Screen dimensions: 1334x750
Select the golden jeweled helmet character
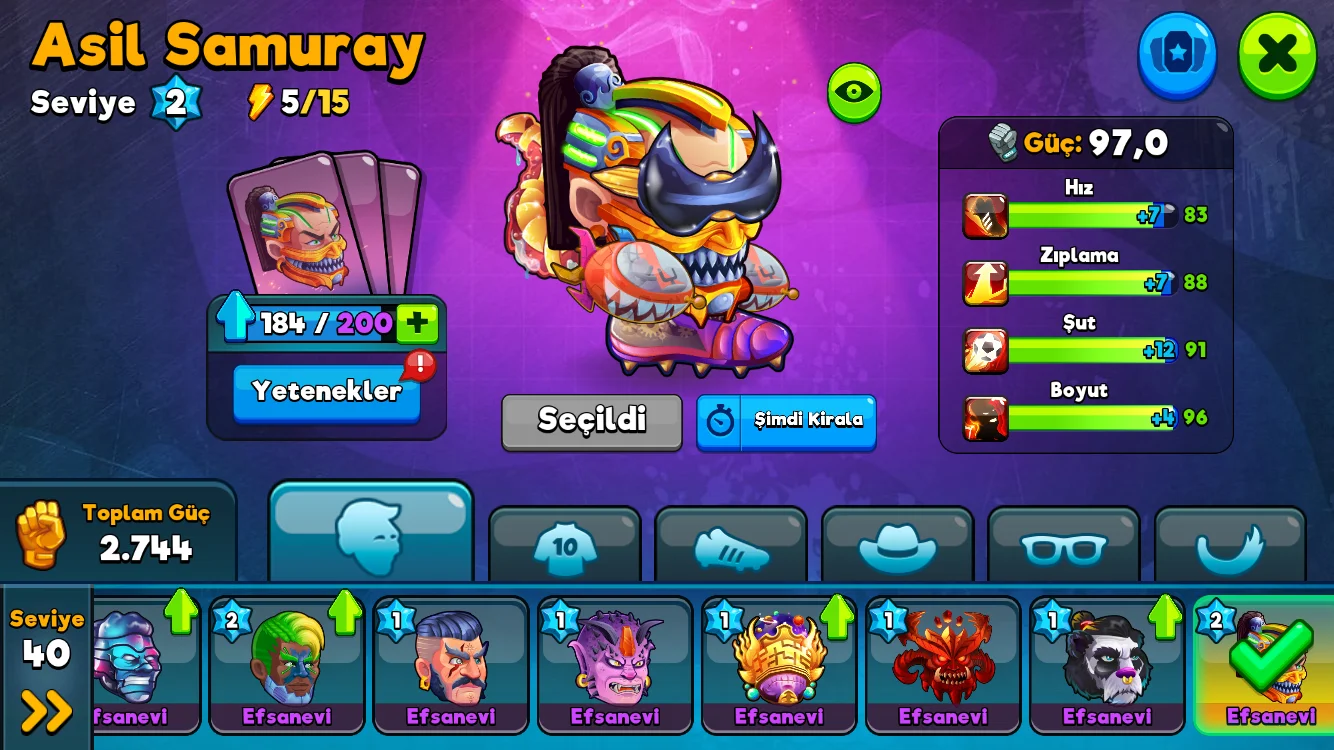(x=779, y=662)
